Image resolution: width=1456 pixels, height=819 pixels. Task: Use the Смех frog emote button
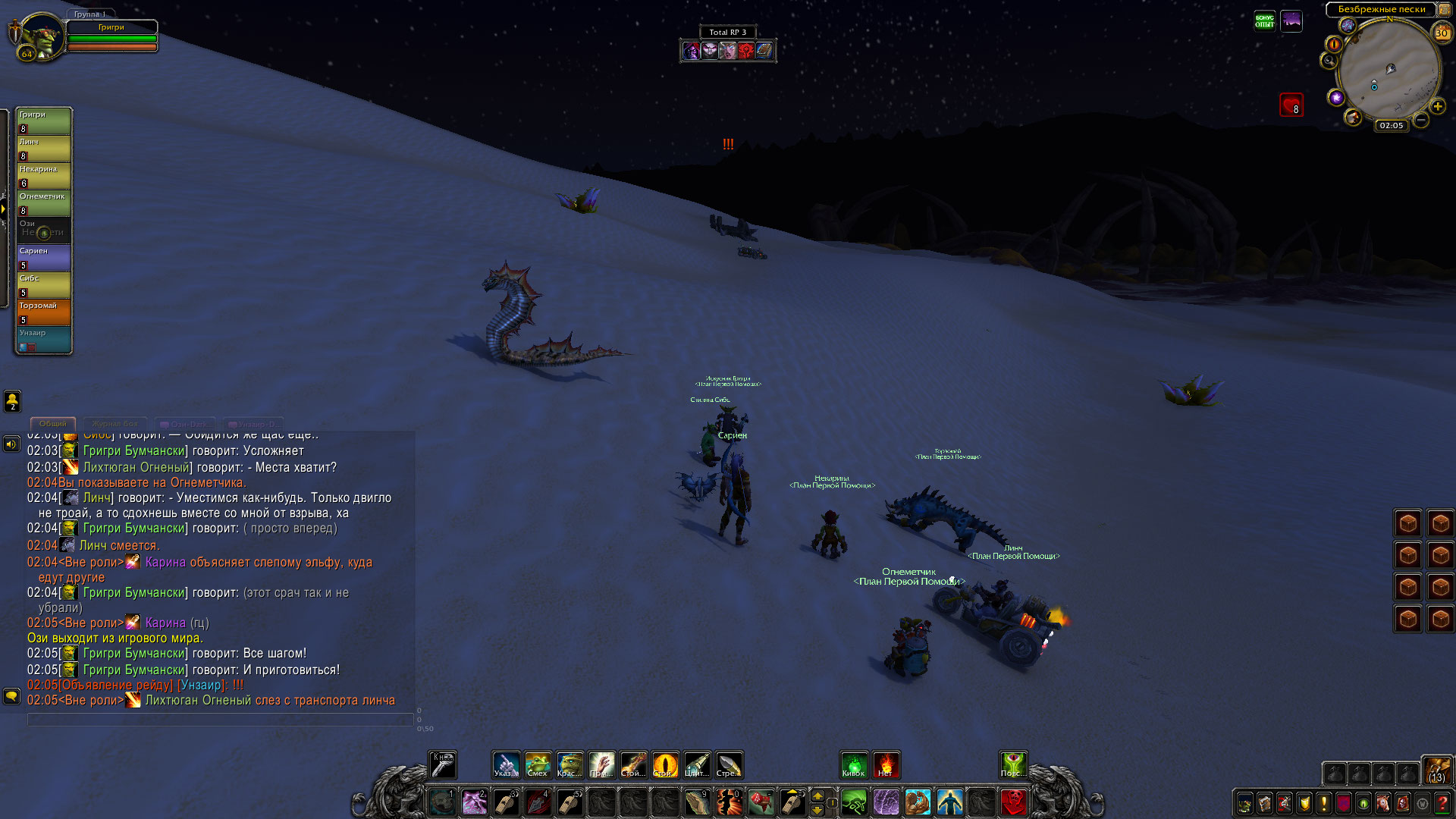[538, 764]
